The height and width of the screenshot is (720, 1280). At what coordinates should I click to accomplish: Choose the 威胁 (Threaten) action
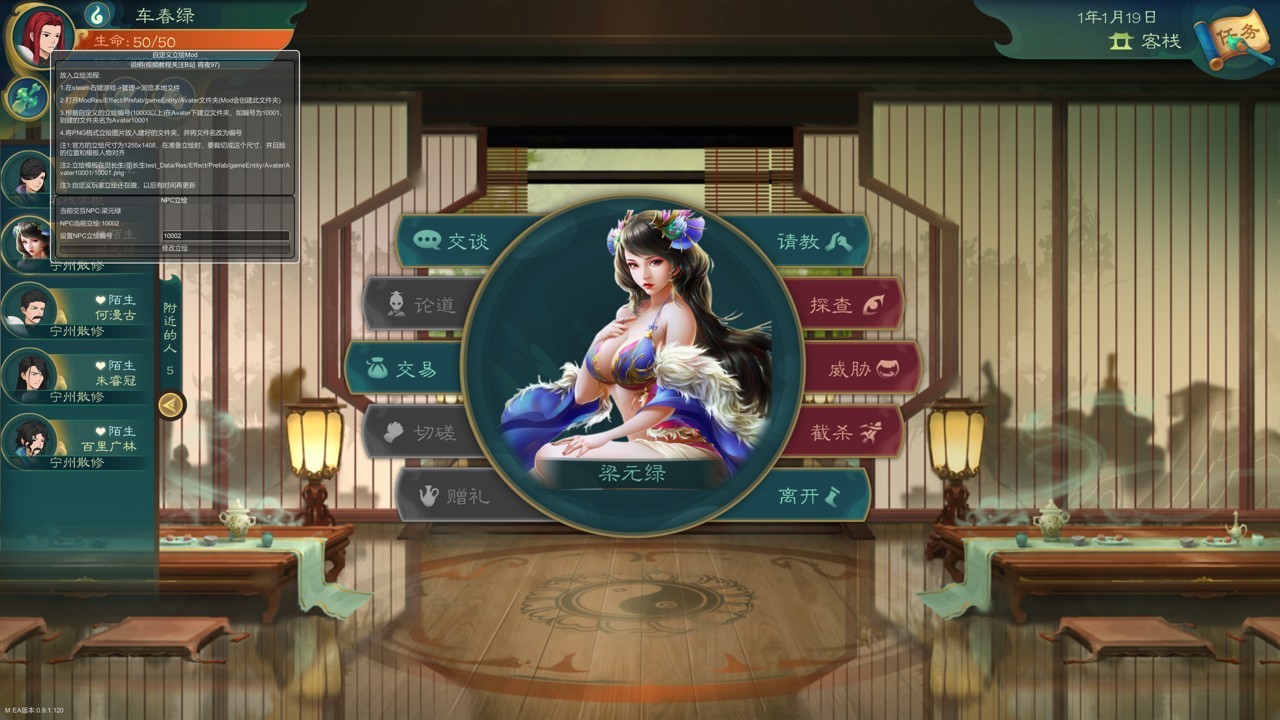point(860,369)
